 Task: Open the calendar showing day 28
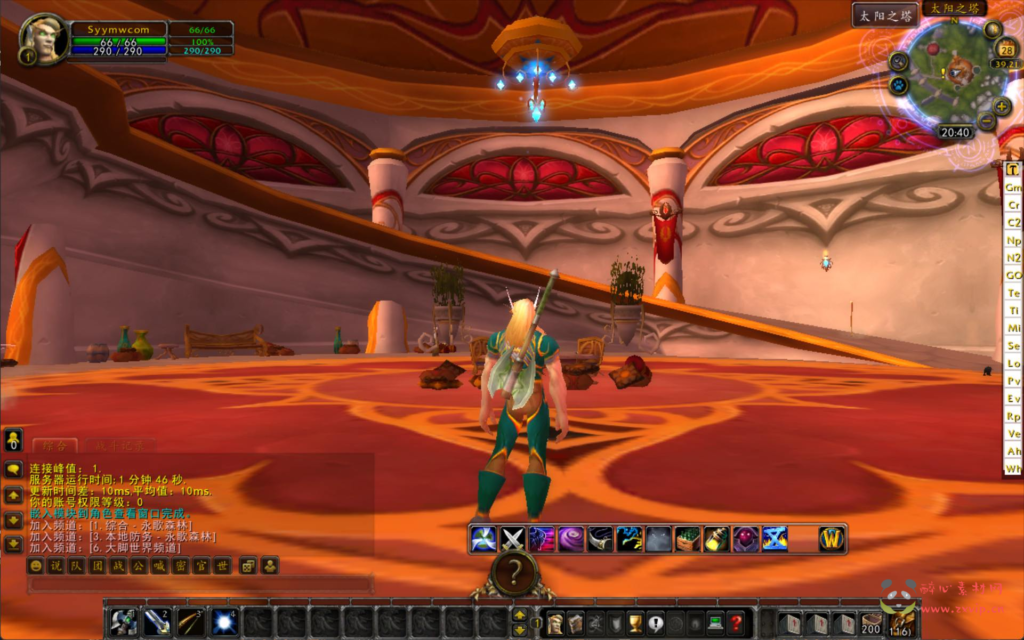(1007, 49)
